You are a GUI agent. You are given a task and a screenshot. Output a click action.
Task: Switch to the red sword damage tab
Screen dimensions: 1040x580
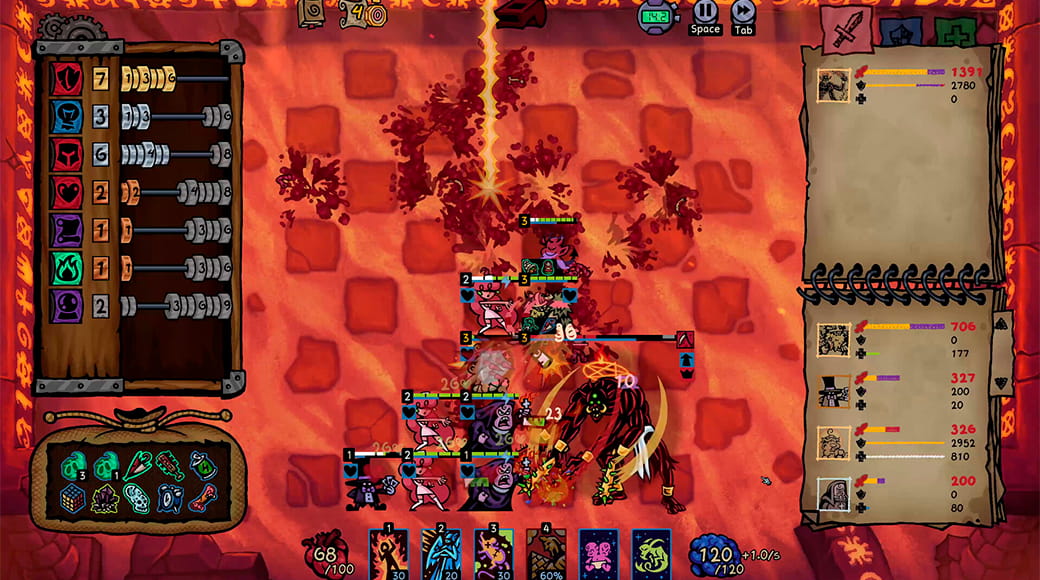click(848, 29)
